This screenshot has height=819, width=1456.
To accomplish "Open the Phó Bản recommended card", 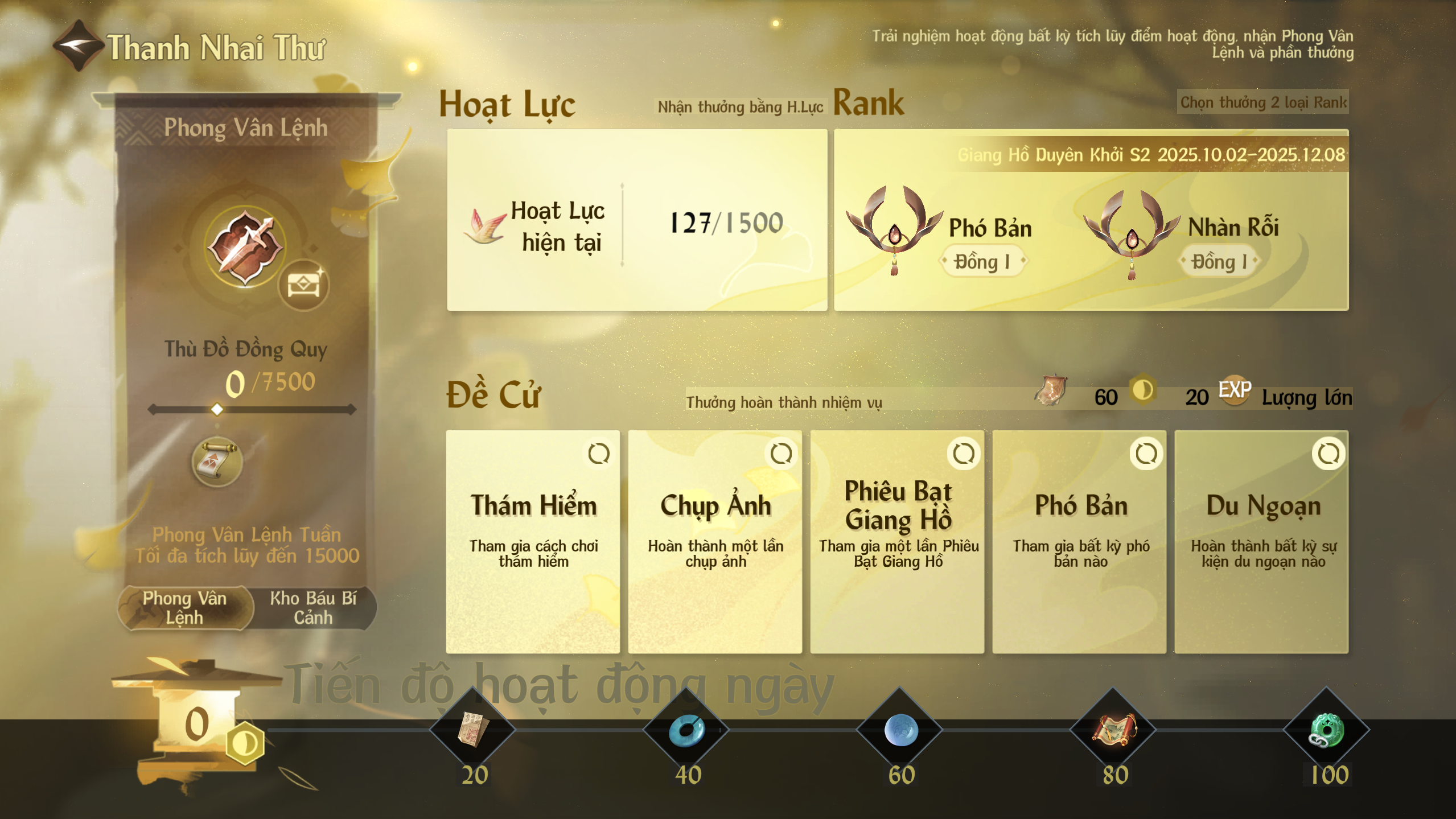I will [x=1079, y=541].
